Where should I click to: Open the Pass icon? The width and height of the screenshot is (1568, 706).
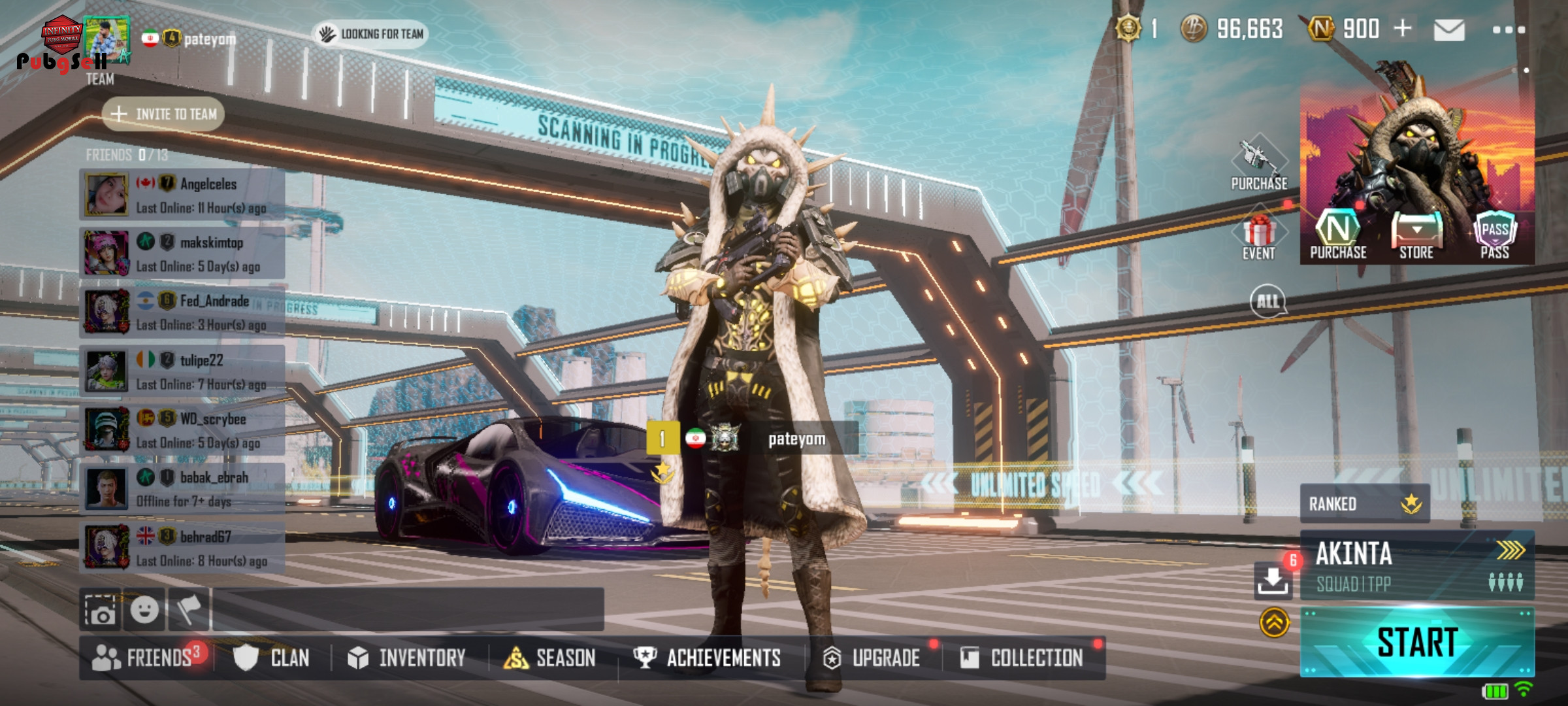click(1495, 237)
